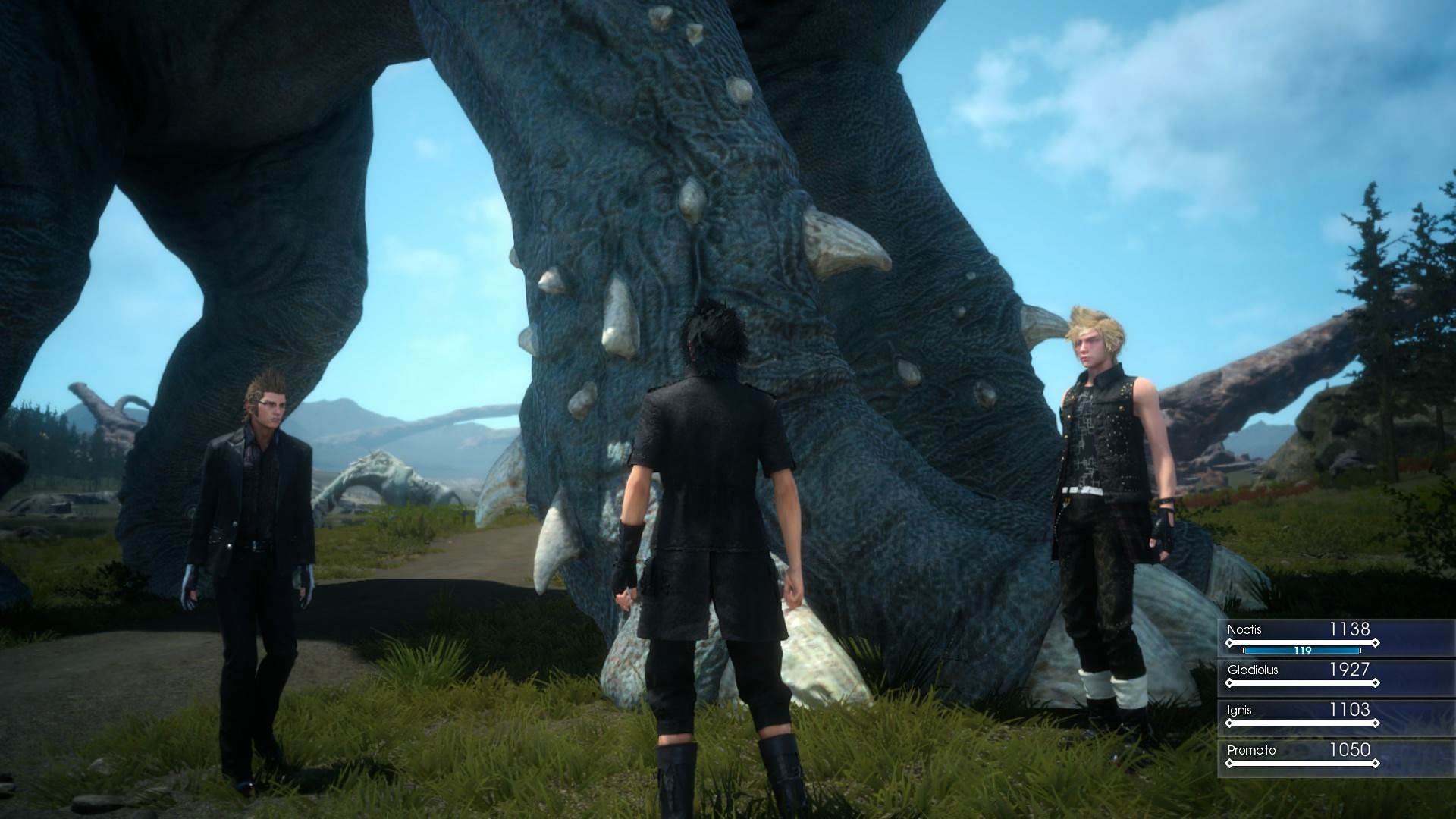Click the blue MP bar showing 119
This screenshot has width=1456, height=819.
point(1303,651)
